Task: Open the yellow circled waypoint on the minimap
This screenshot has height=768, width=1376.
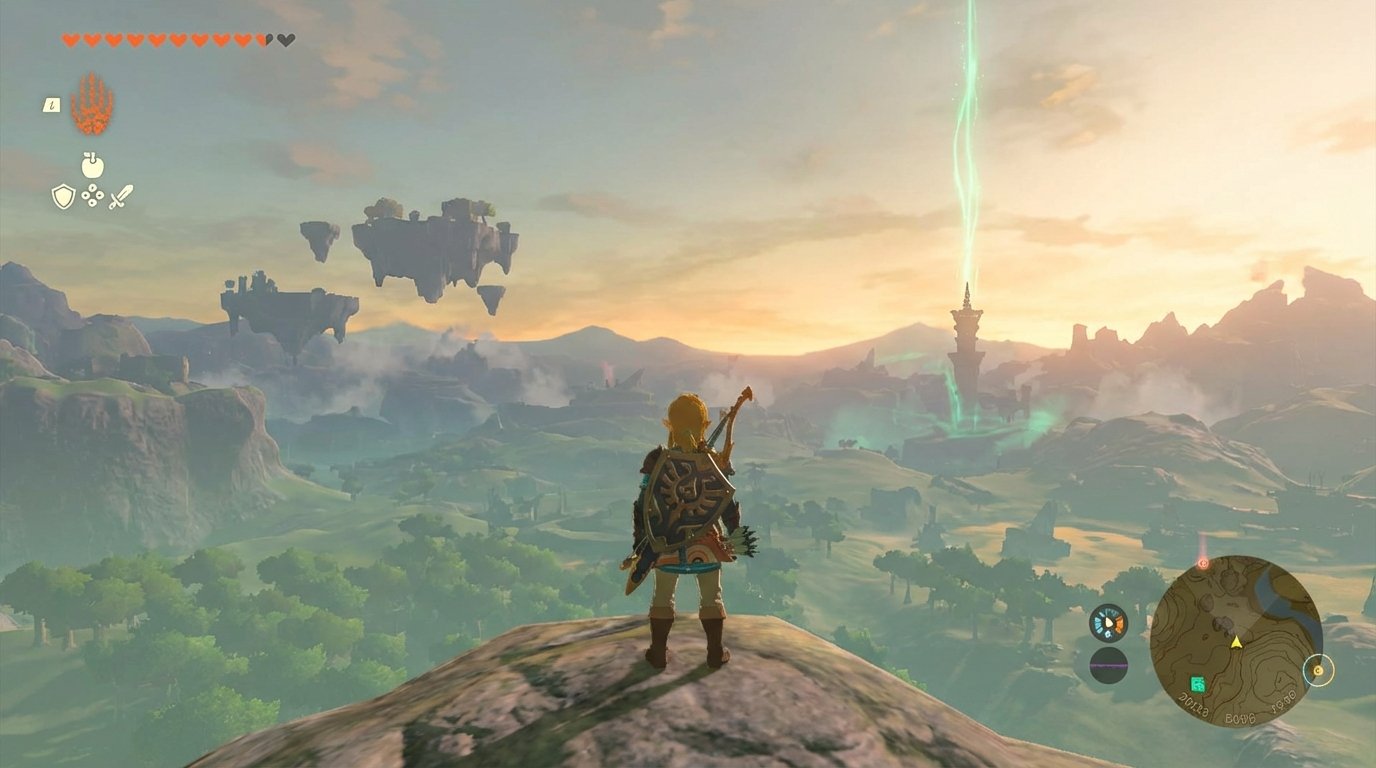Action: [x=1318, y=671]
